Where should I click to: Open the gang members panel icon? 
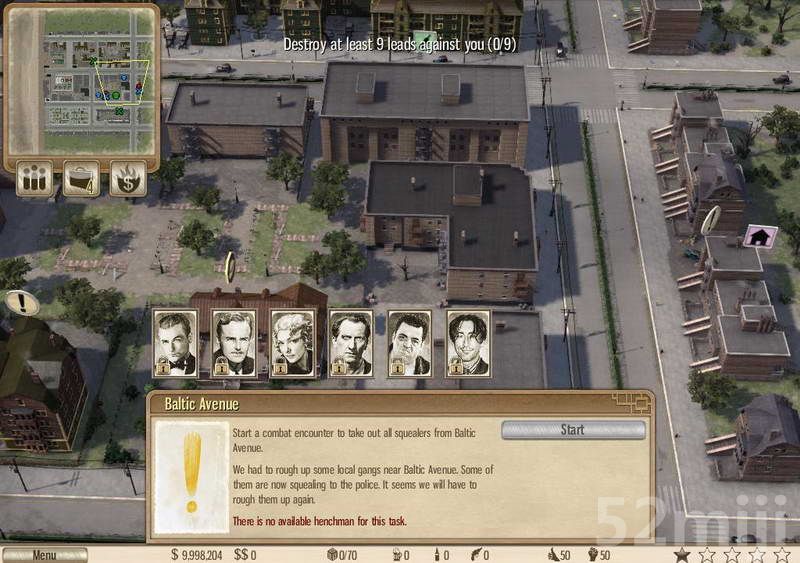coord(35,179)
